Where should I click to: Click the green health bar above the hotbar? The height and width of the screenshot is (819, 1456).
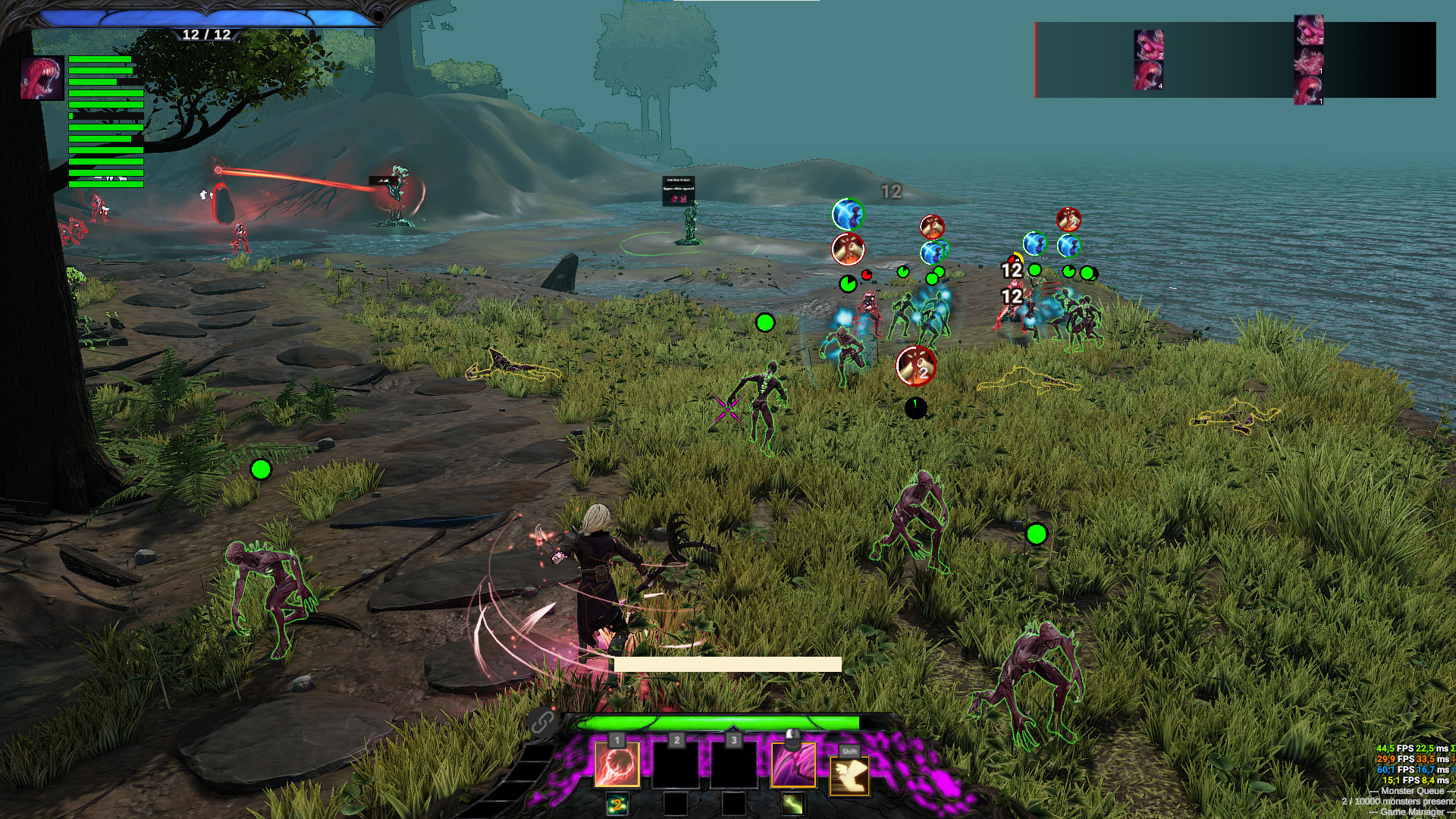(720, 723)
